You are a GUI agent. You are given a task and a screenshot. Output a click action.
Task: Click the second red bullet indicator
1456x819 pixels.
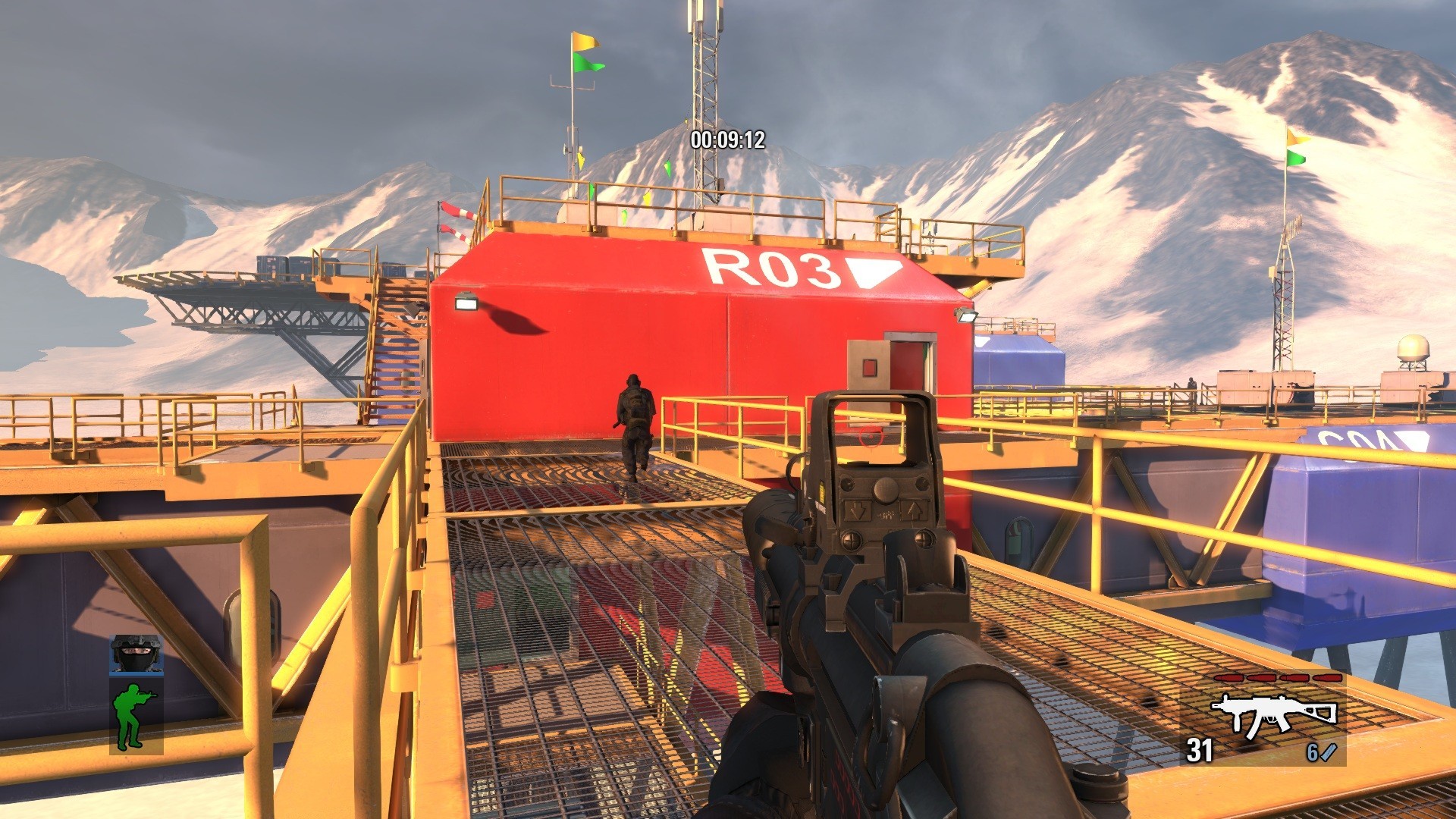(x=1262, y=677)
